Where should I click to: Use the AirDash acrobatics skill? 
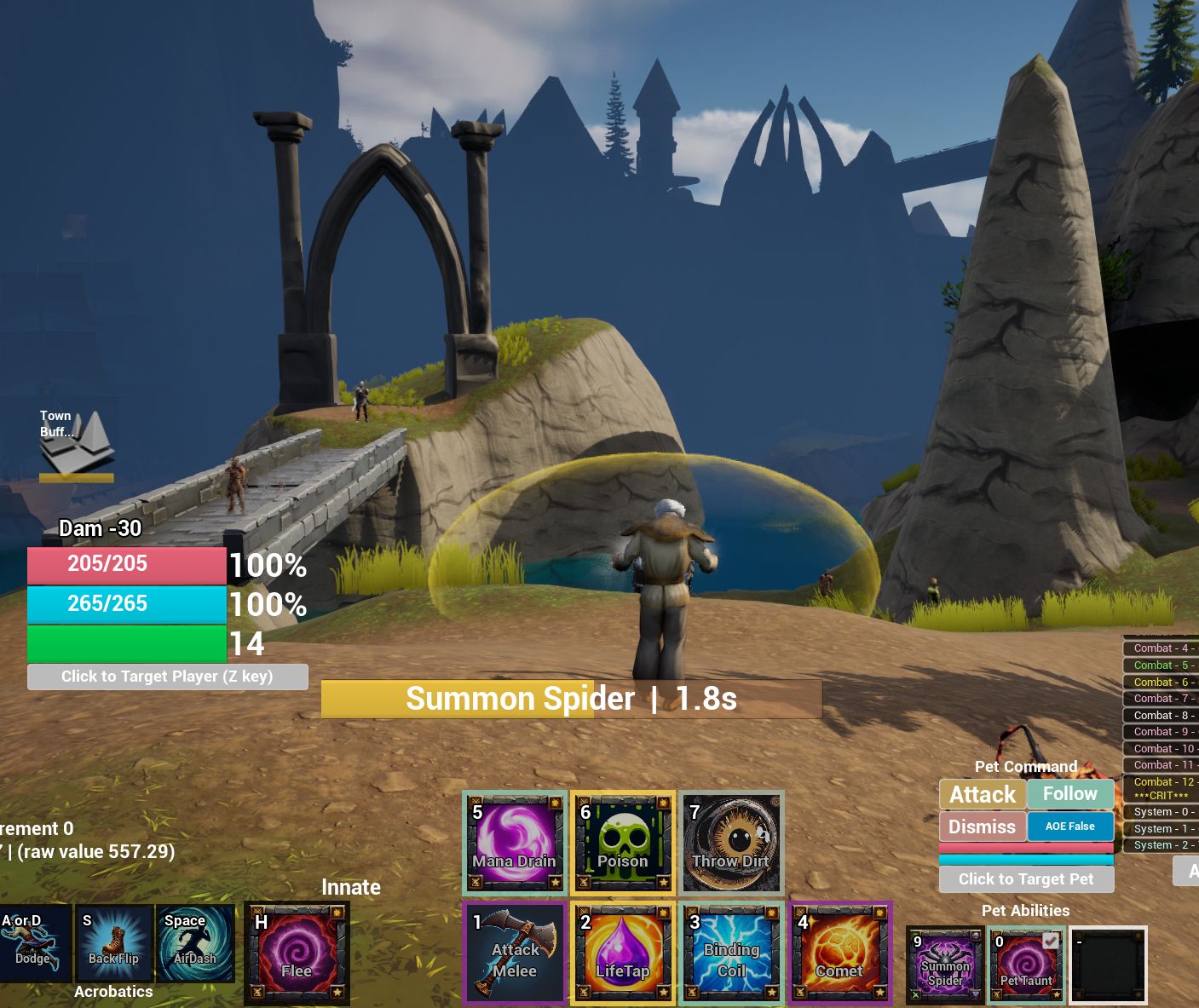tap(195, 943)
